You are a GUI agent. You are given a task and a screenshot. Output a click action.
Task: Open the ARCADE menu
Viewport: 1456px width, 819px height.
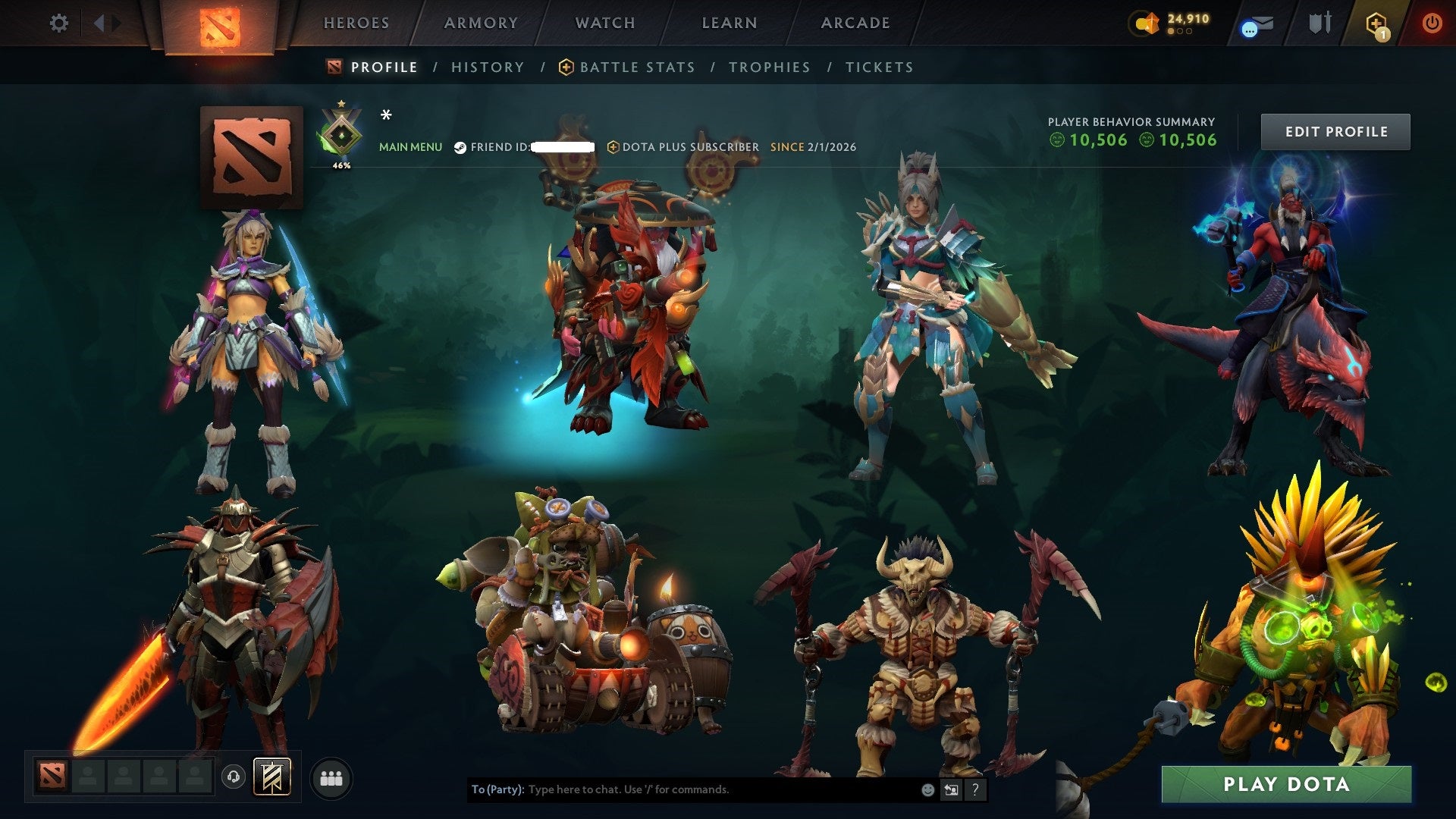click(855, 23)
